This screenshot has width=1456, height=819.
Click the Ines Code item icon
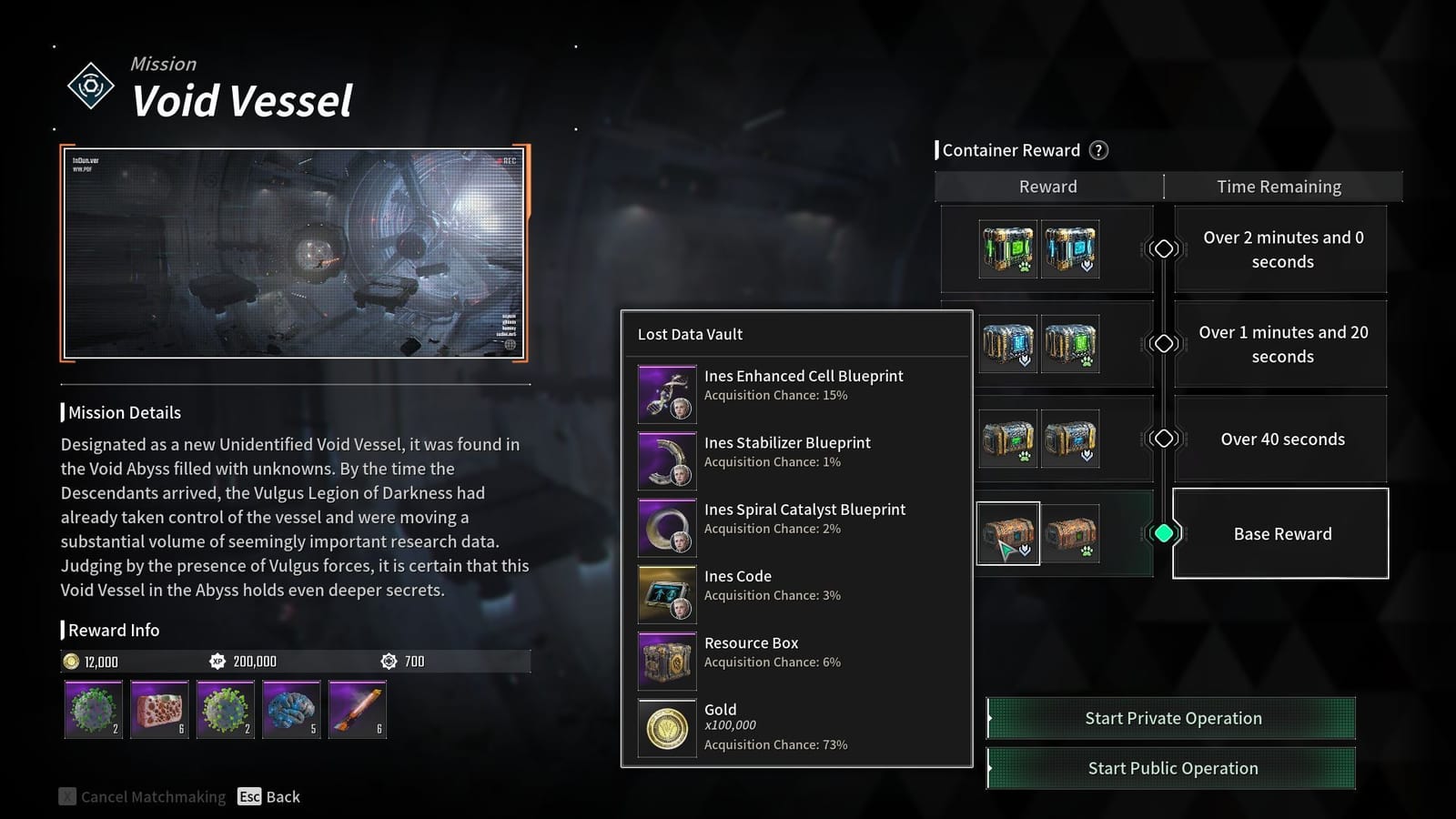pyautogui.click(x=666, y=593)
